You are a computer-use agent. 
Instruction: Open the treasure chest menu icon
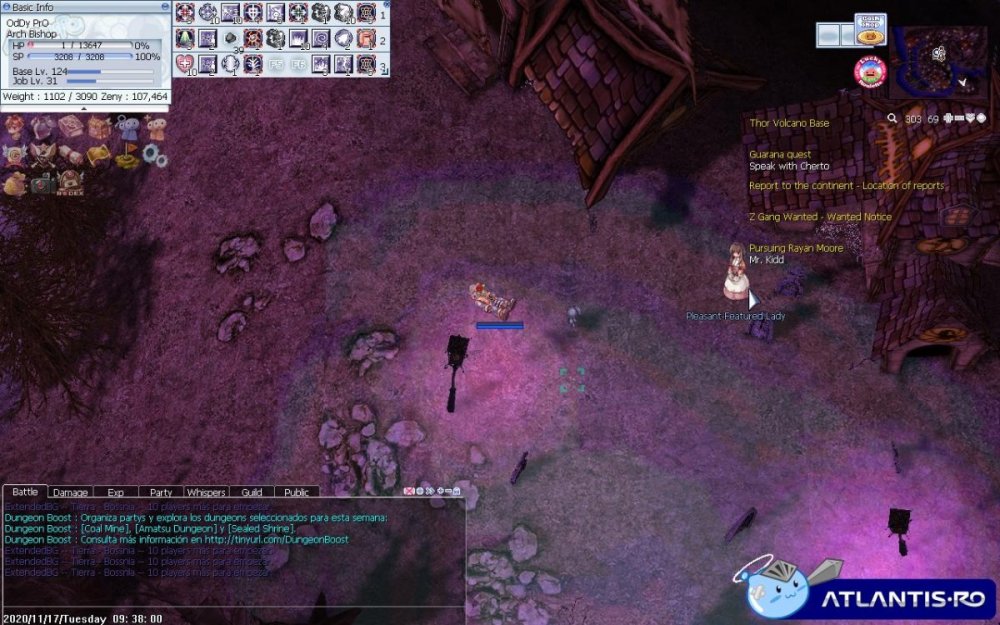click(x=98, y=128)
